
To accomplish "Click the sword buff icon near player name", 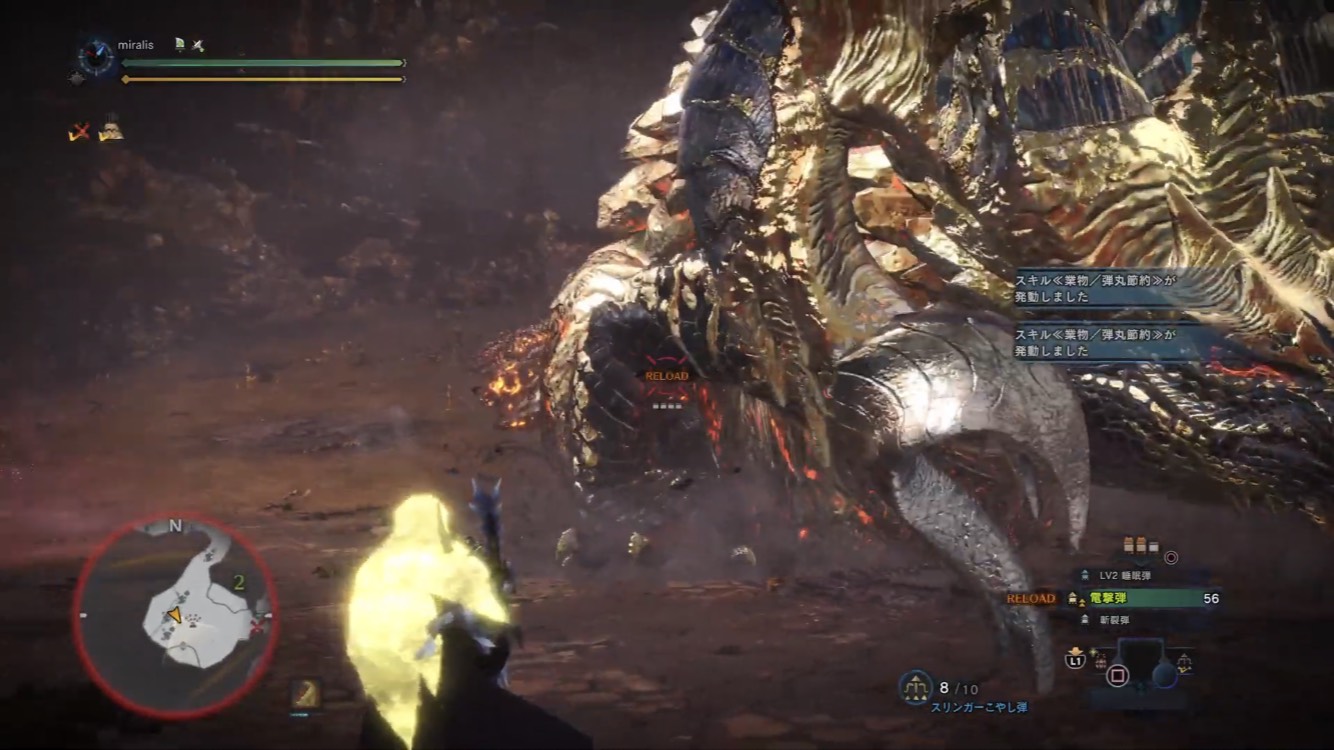I will pyautogui.click(x=197, y=45).
